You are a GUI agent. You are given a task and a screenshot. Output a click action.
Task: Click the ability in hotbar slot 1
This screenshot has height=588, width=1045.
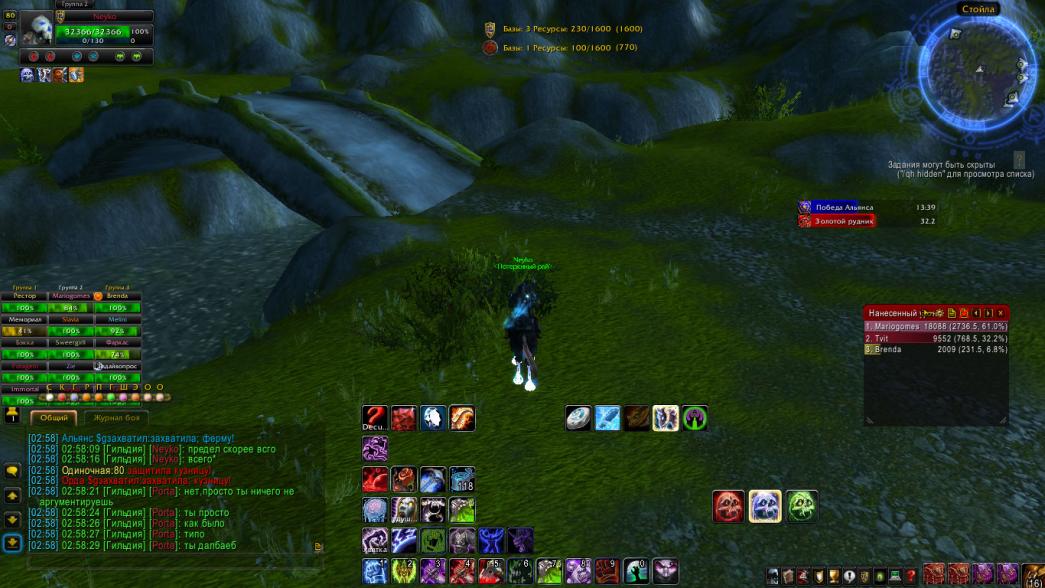pos(375,571)
